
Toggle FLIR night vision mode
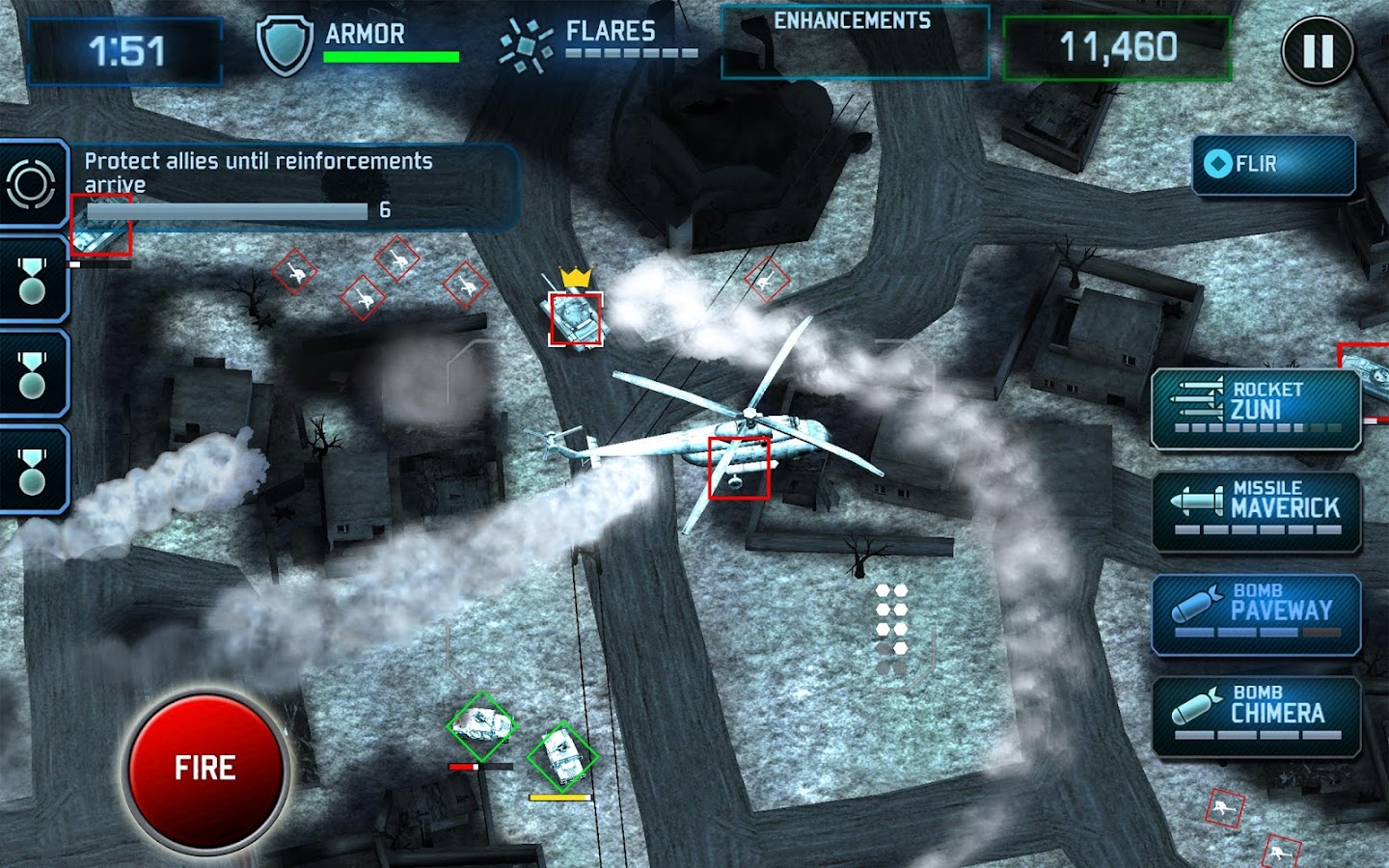point(1271,163)
